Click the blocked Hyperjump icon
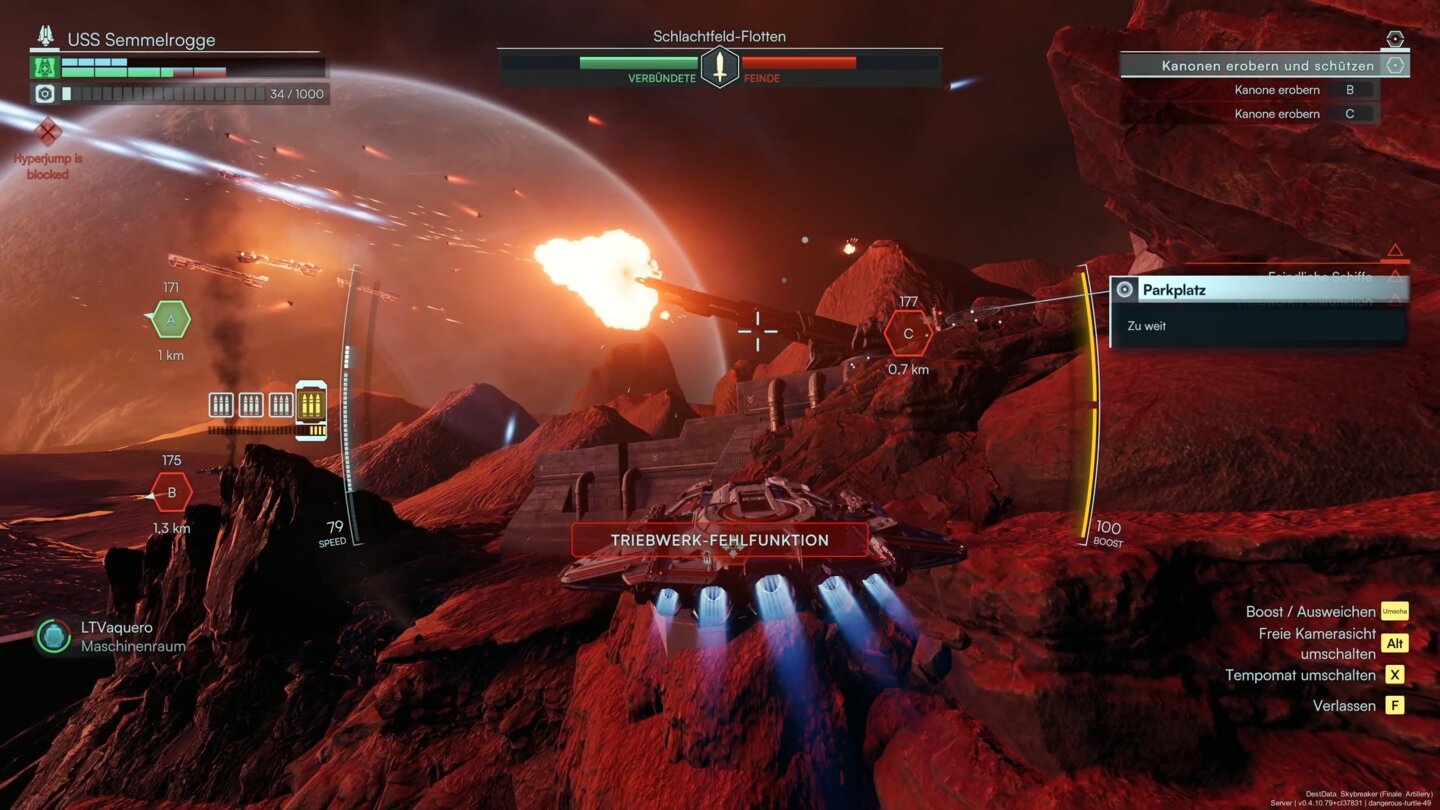 click(48, 131)
